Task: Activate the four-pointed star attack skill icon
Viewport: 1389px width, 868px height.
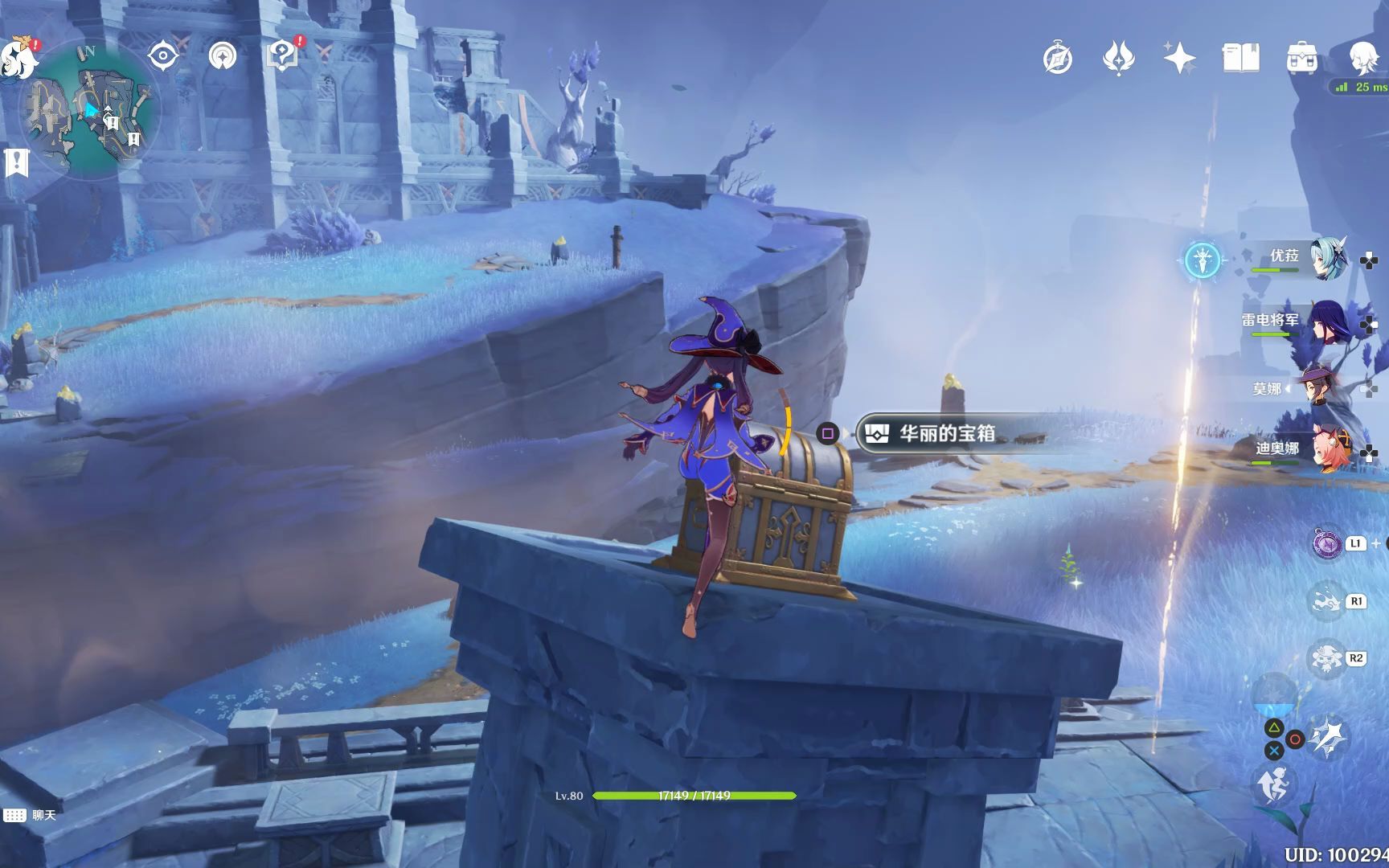Action: tap(1328, 737)
